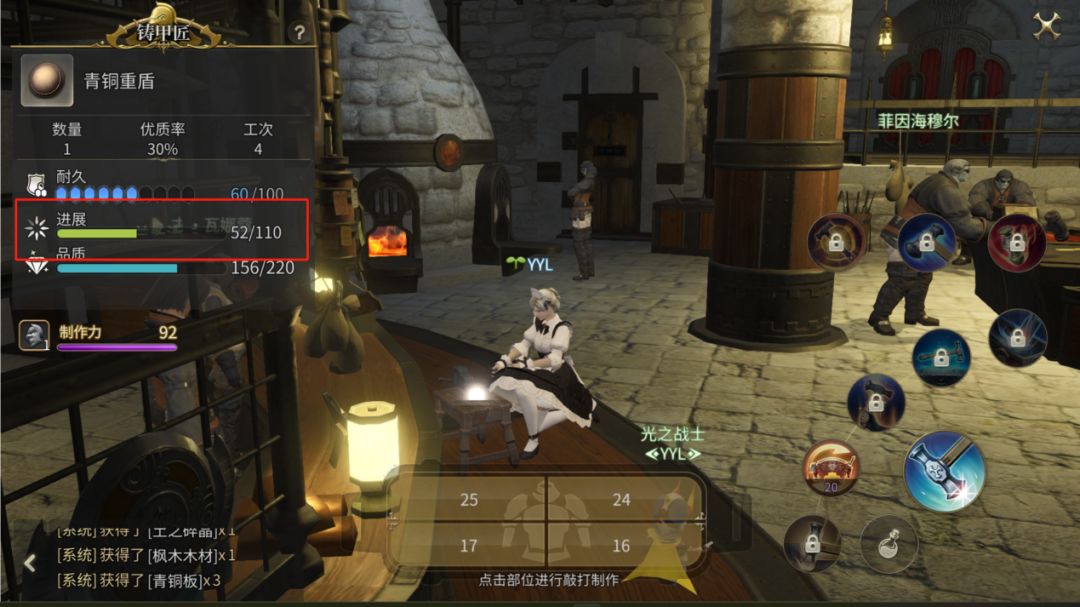Use the large glowing hammer skill
Screen dimensions: 1080x607
coord(944,472)
